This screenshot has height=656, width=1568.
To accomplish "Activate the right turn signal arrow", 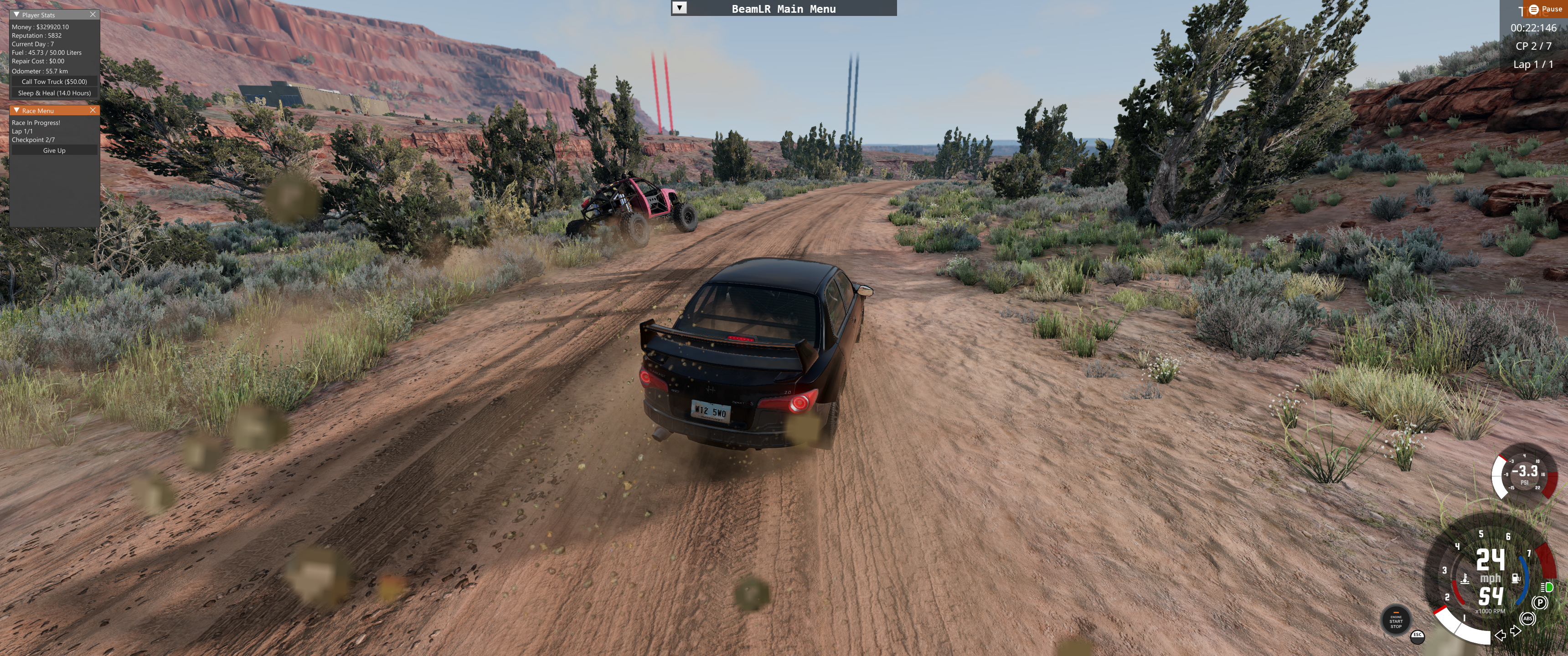I will pos(1516,631).
